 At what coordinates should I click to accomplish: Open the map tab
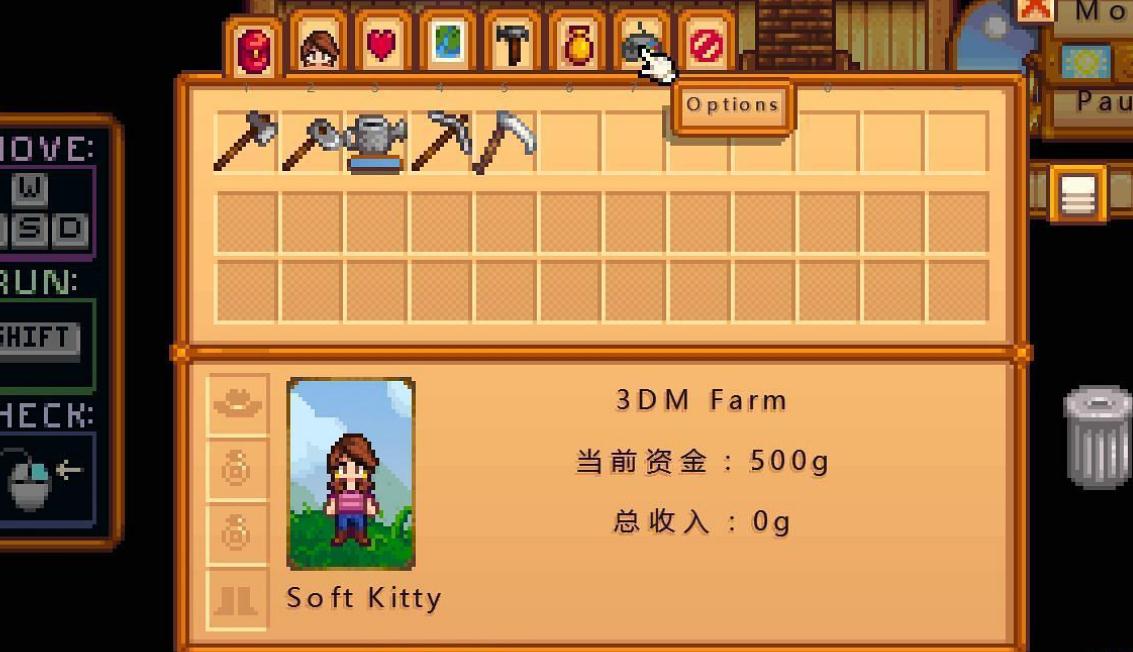[447, 45]
